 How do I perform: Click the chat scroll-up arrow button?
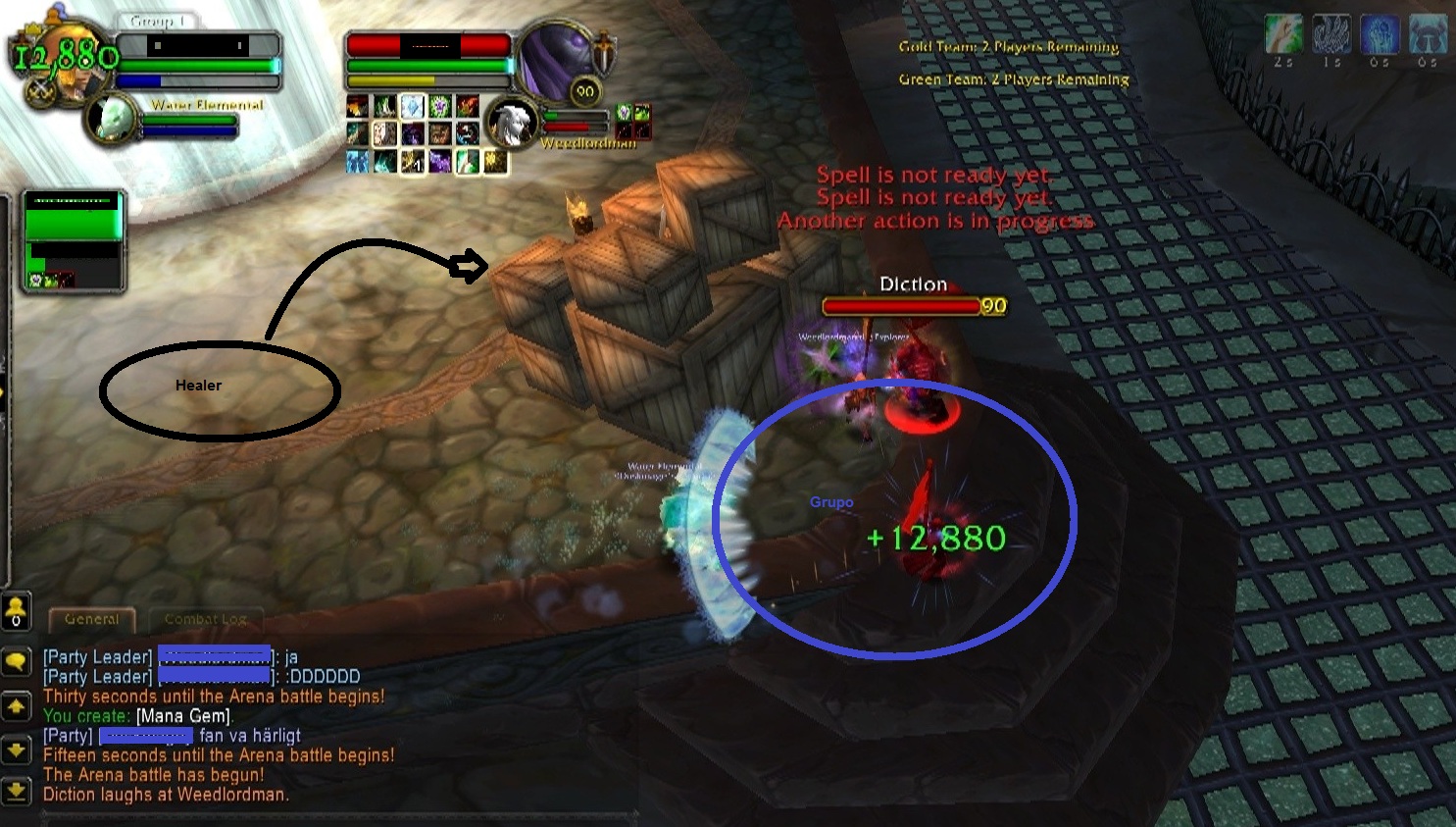coord(17,706)
